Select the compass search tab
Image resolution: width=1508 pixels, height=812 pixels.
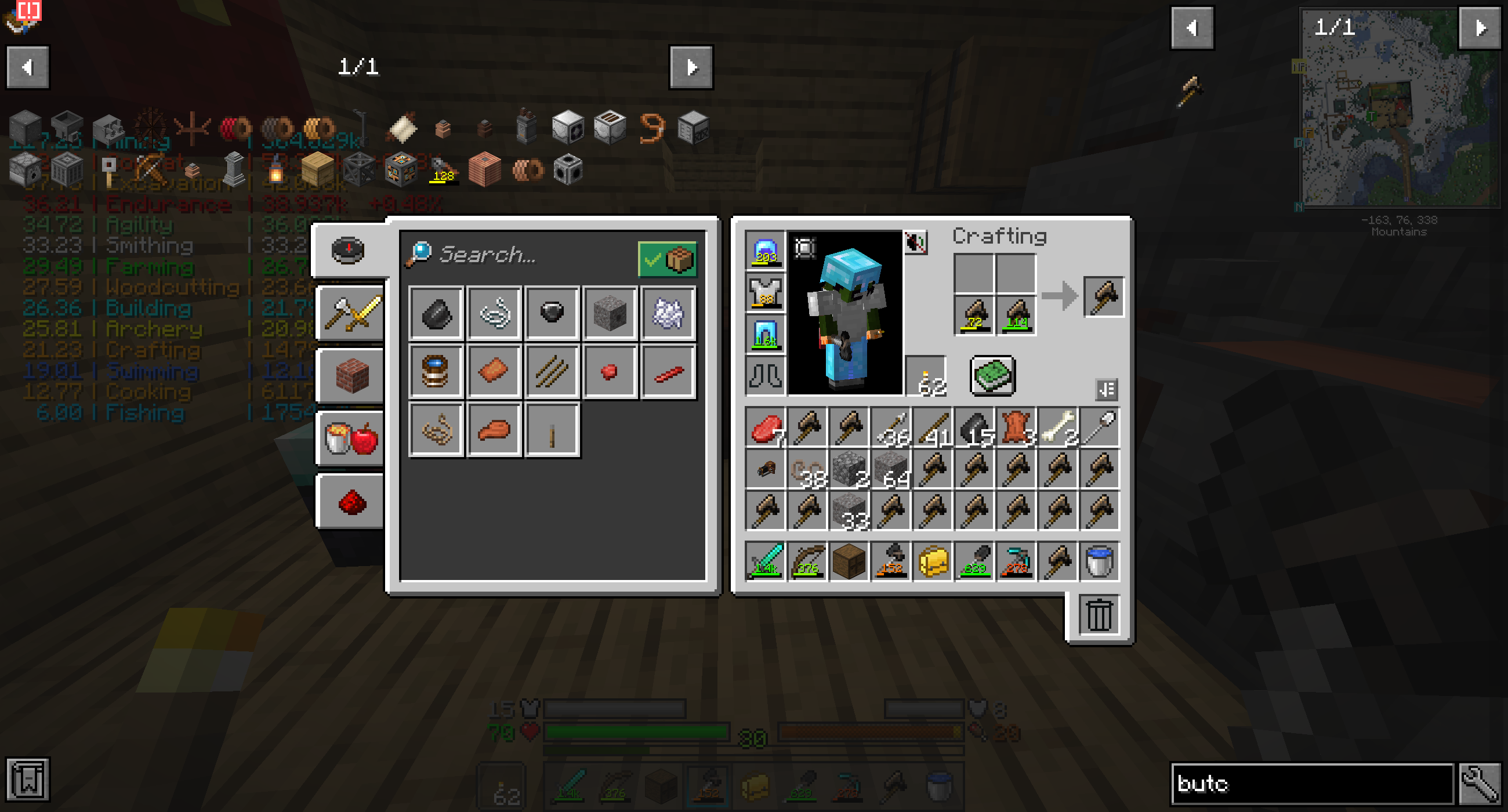click(350, 251)
